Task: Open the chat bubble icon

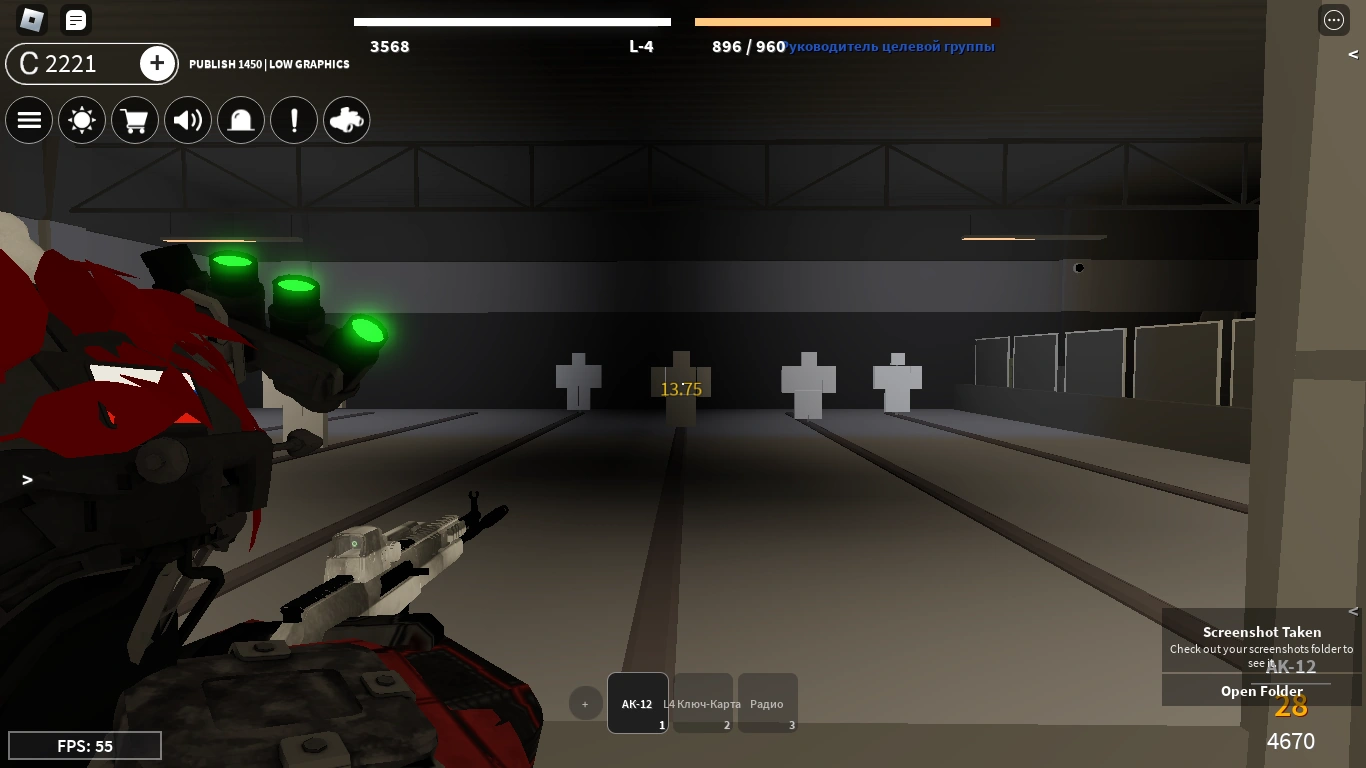Action: [75, 20]
